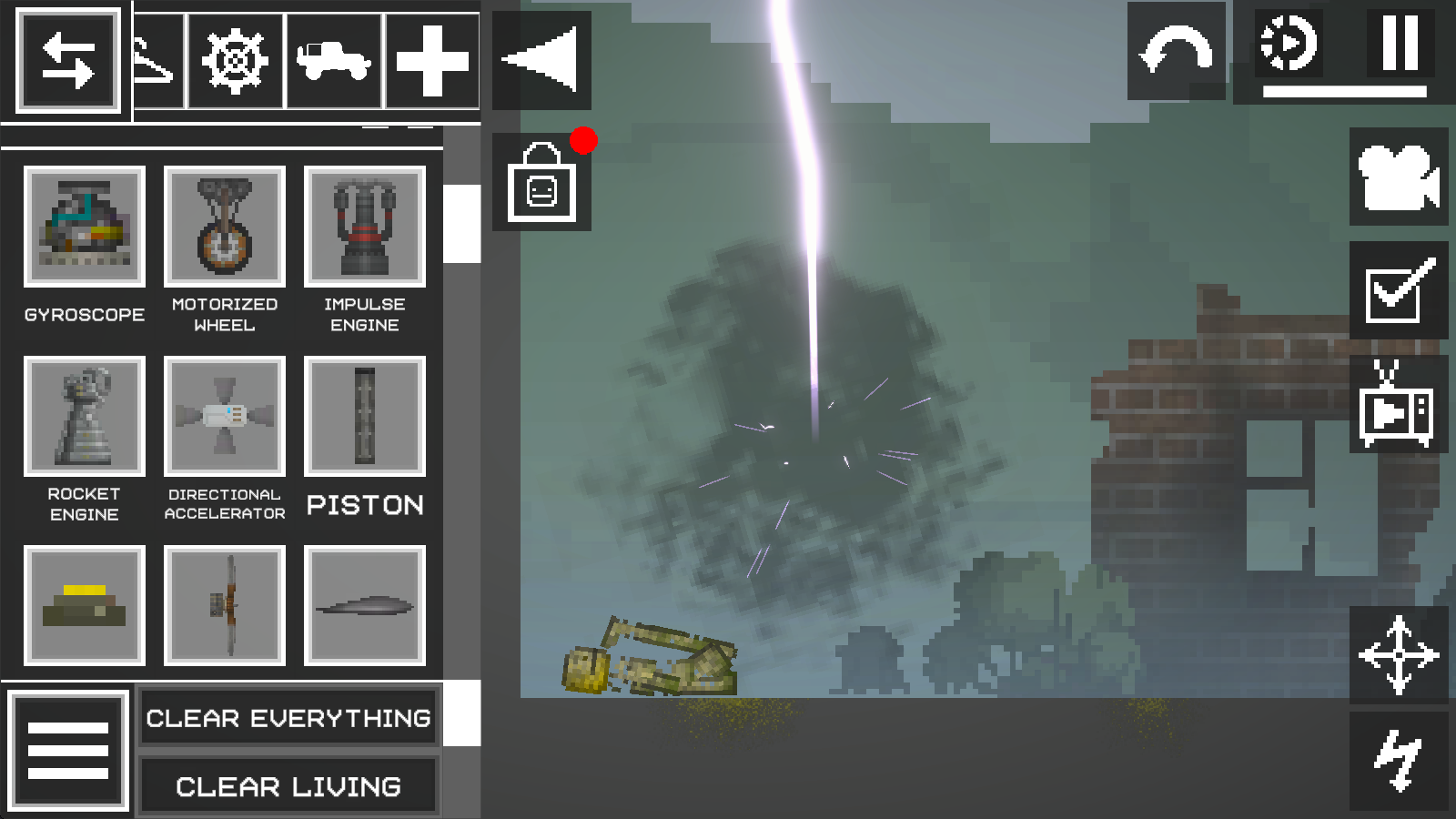The width and height of the screenshot is (1456, 819).
Task: Choose the Motorized Wheel item
Action: click(225, 227)
